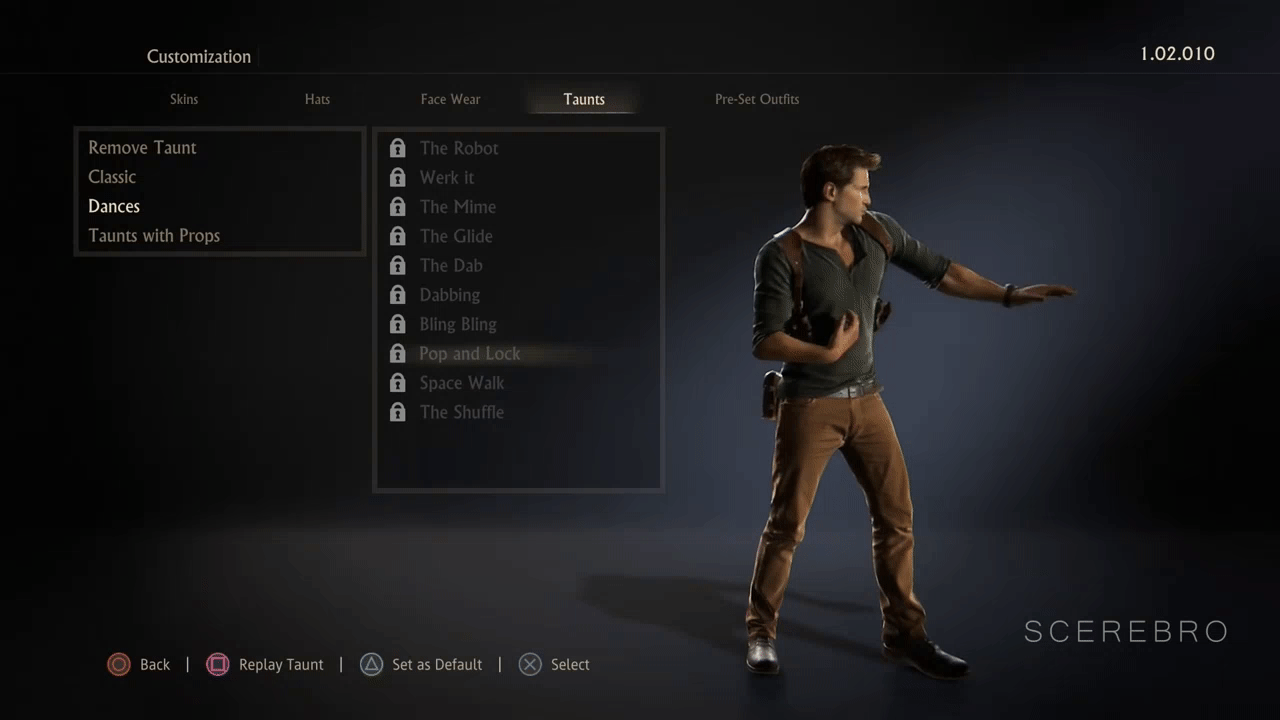Pick The Robot dance taunt

(459, 148)
